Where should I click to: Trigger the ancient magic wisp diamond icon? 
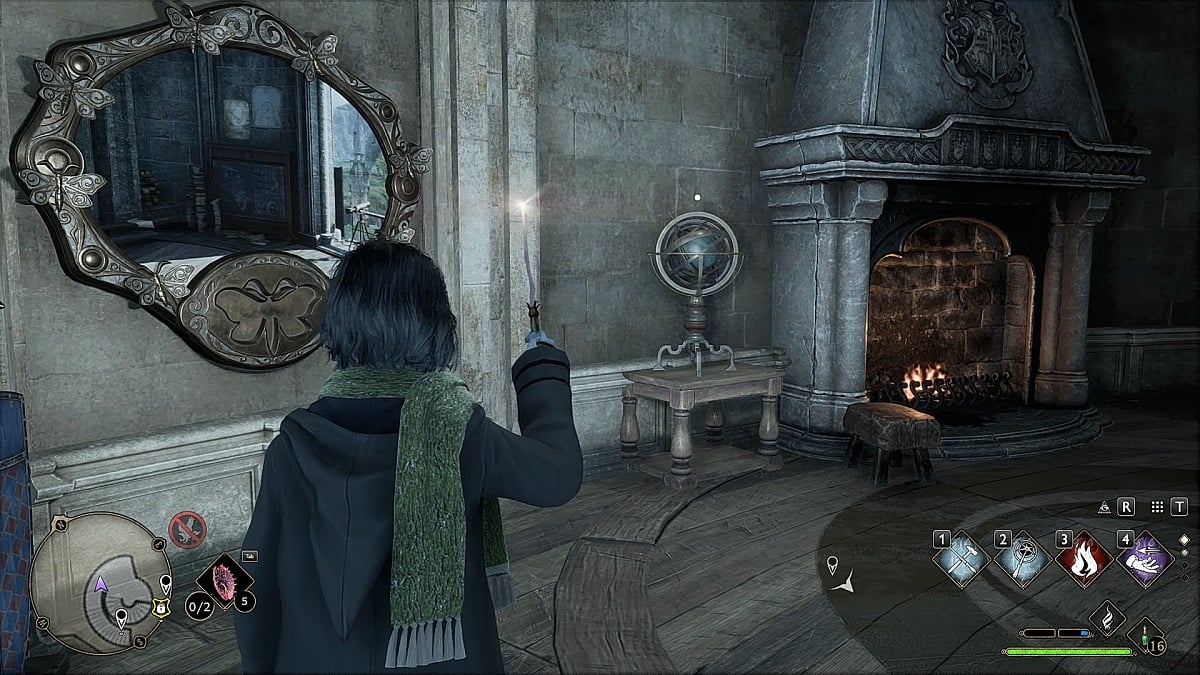1107,619
